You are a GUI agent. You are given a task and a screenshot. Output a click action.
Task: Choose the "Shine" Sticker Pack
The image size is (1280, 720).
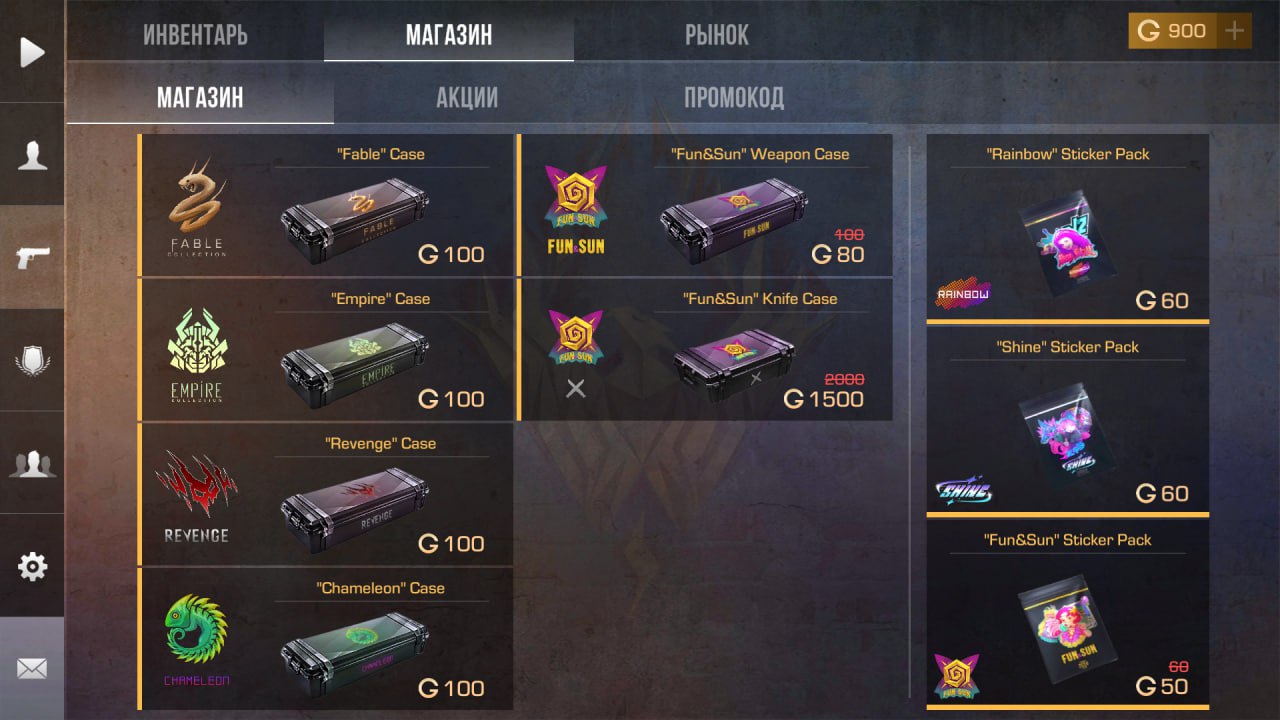[x=1067, y=421]
